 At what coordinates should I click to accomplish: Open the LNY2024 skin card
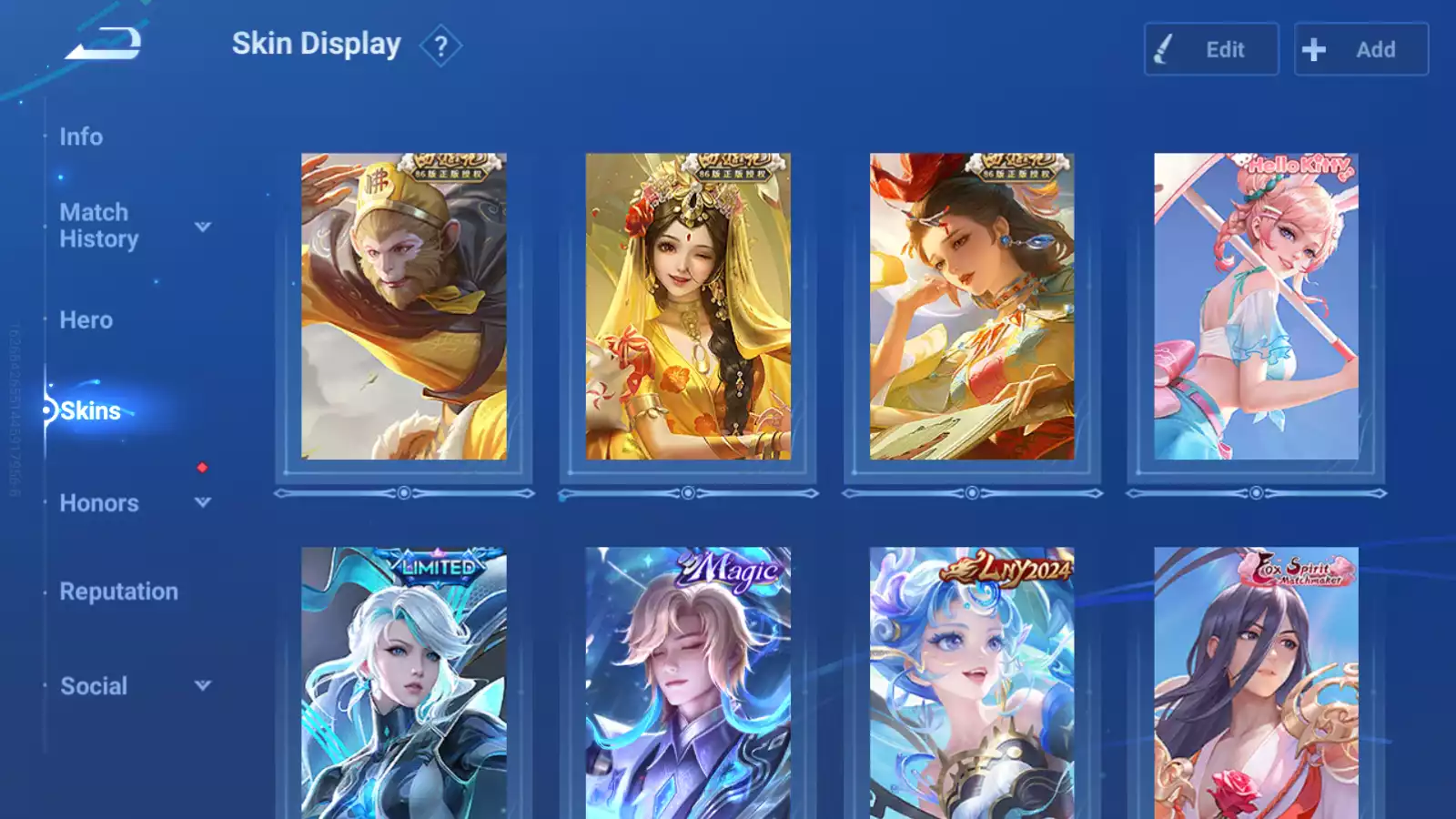972,682
